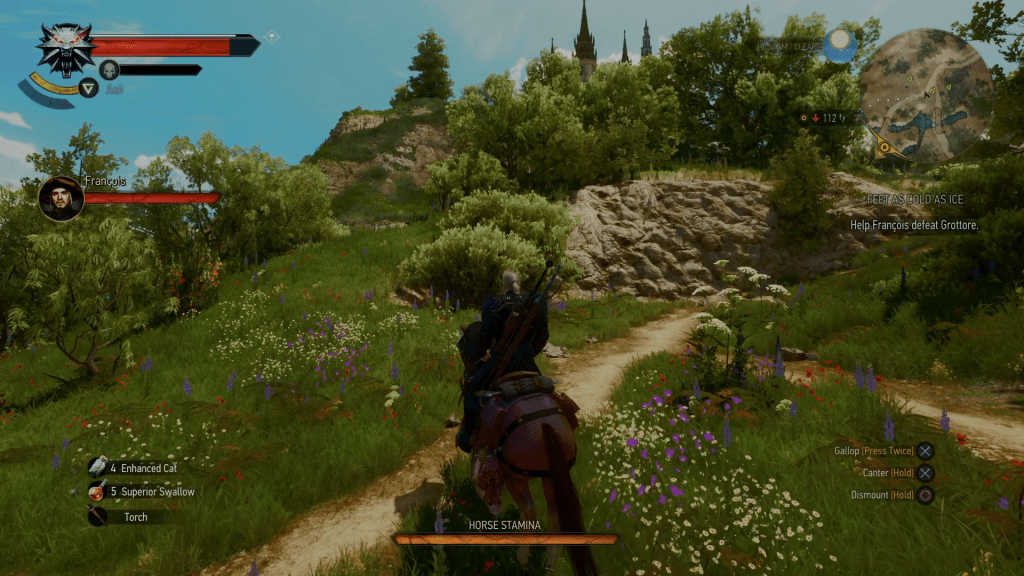Click François's portrait

pos(61,198)
